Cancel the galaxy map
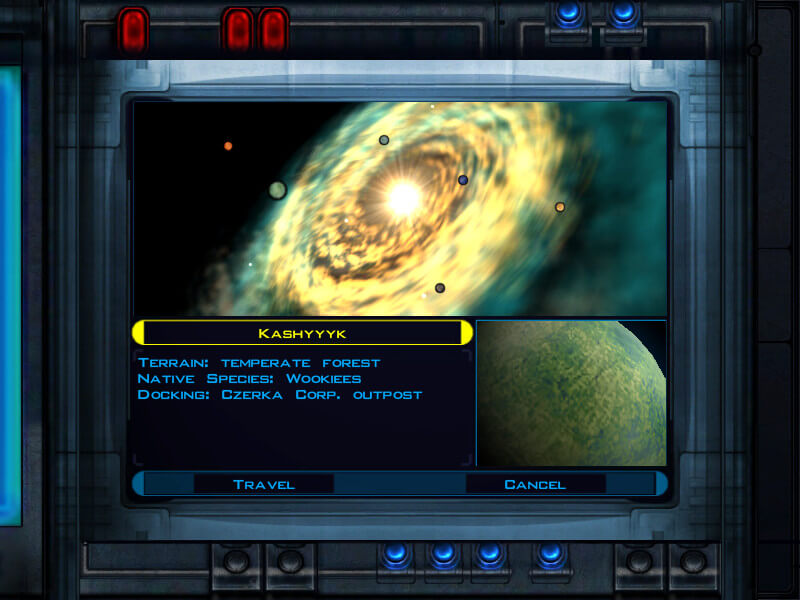This screenshot has width=800, height=600. click(x=535, y=484)
